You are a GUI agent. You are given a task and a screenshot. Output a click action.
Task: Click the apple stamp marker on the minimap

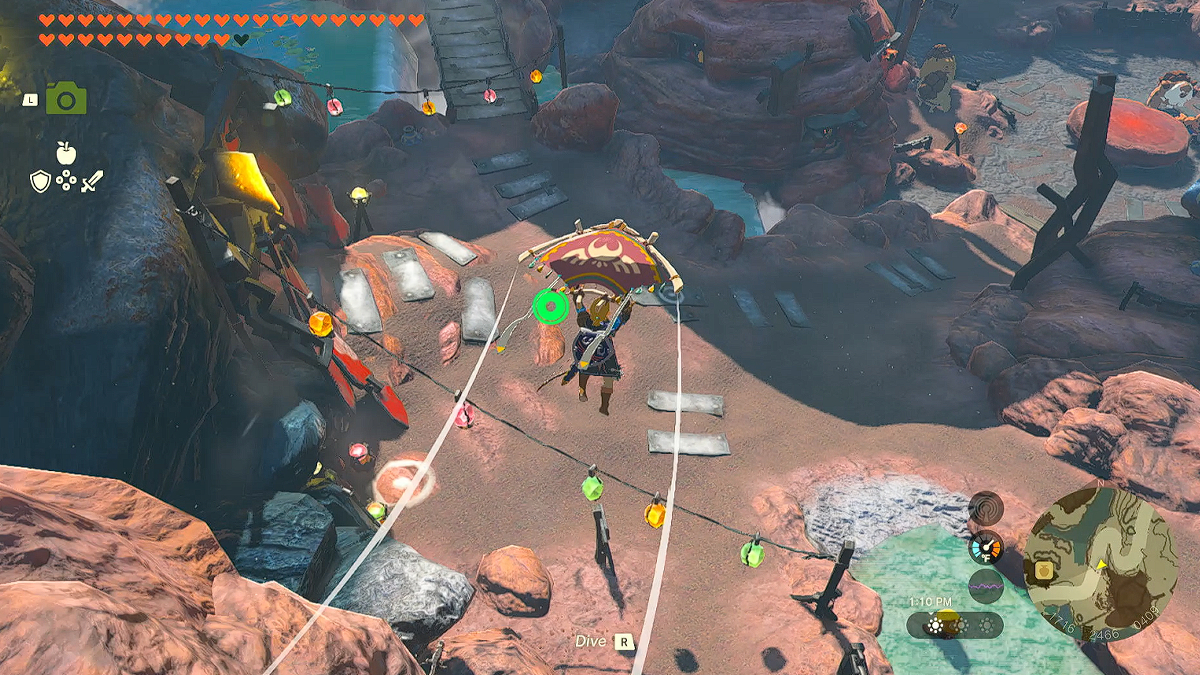(x=1044, y=569)
